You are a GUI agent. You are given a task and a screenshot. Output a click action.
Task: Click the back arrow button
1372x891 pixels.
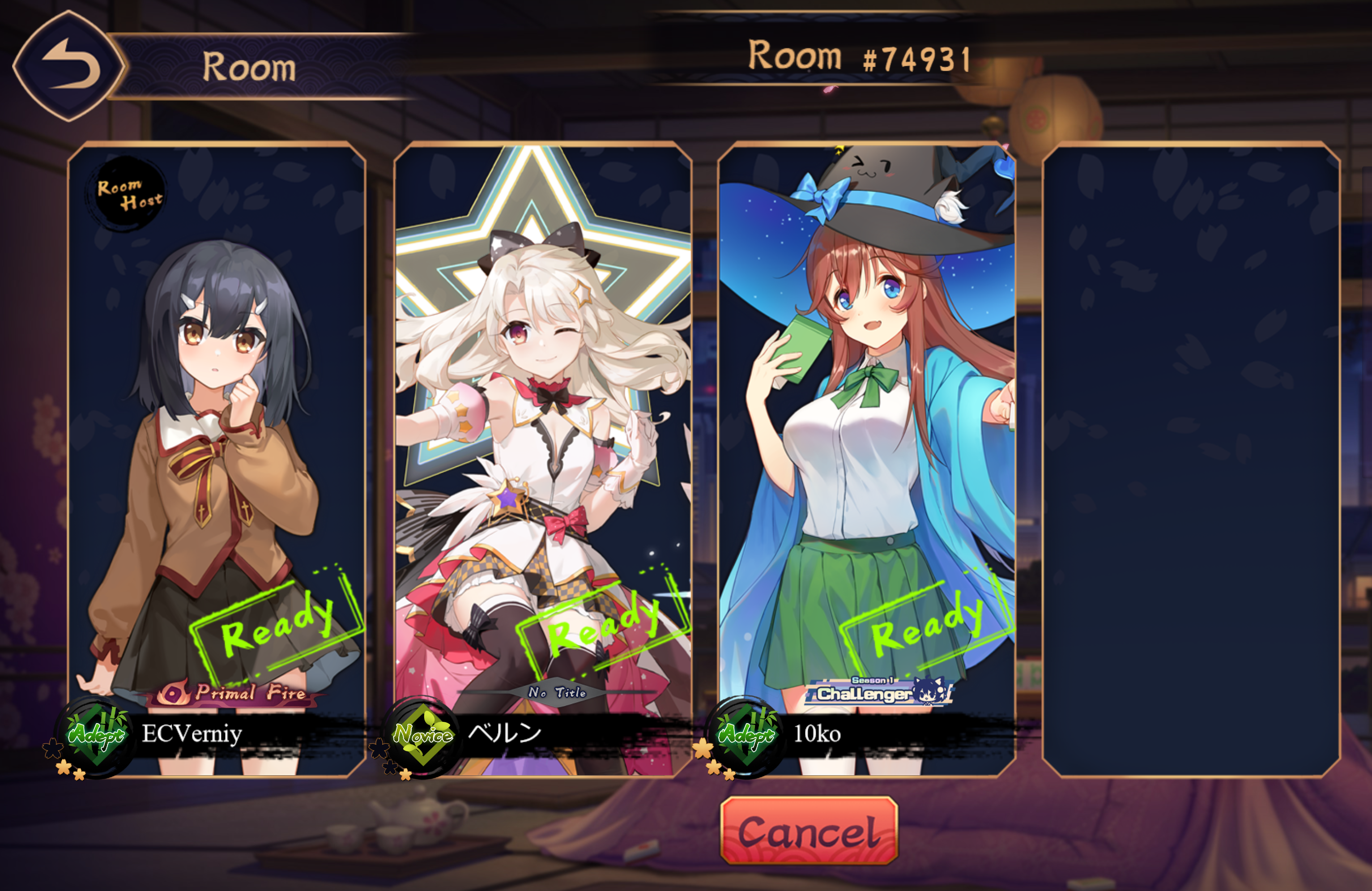click(69, 66)
